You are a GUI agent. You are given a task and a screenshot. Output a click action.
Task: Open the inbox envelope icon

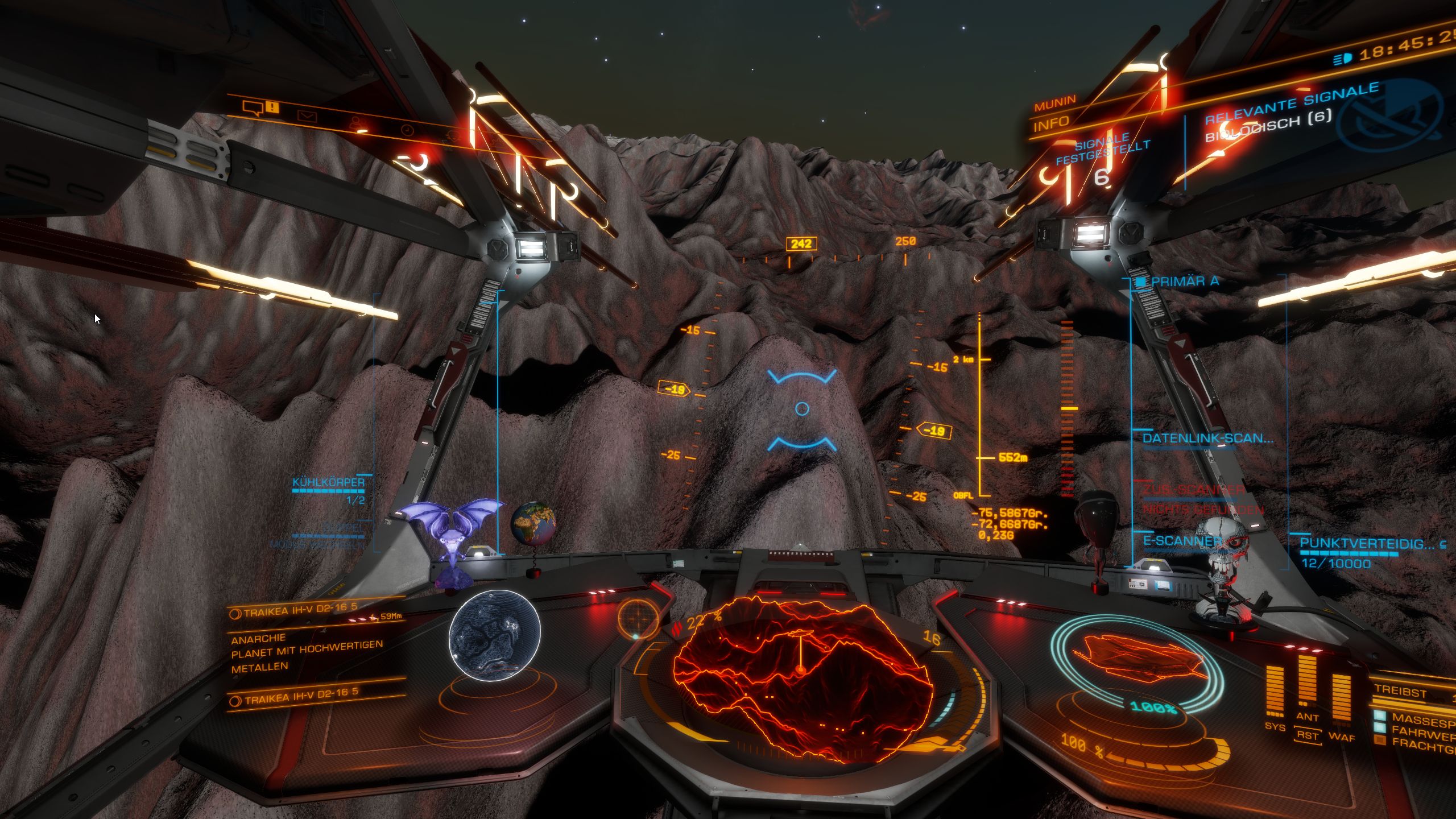(307, 117)
